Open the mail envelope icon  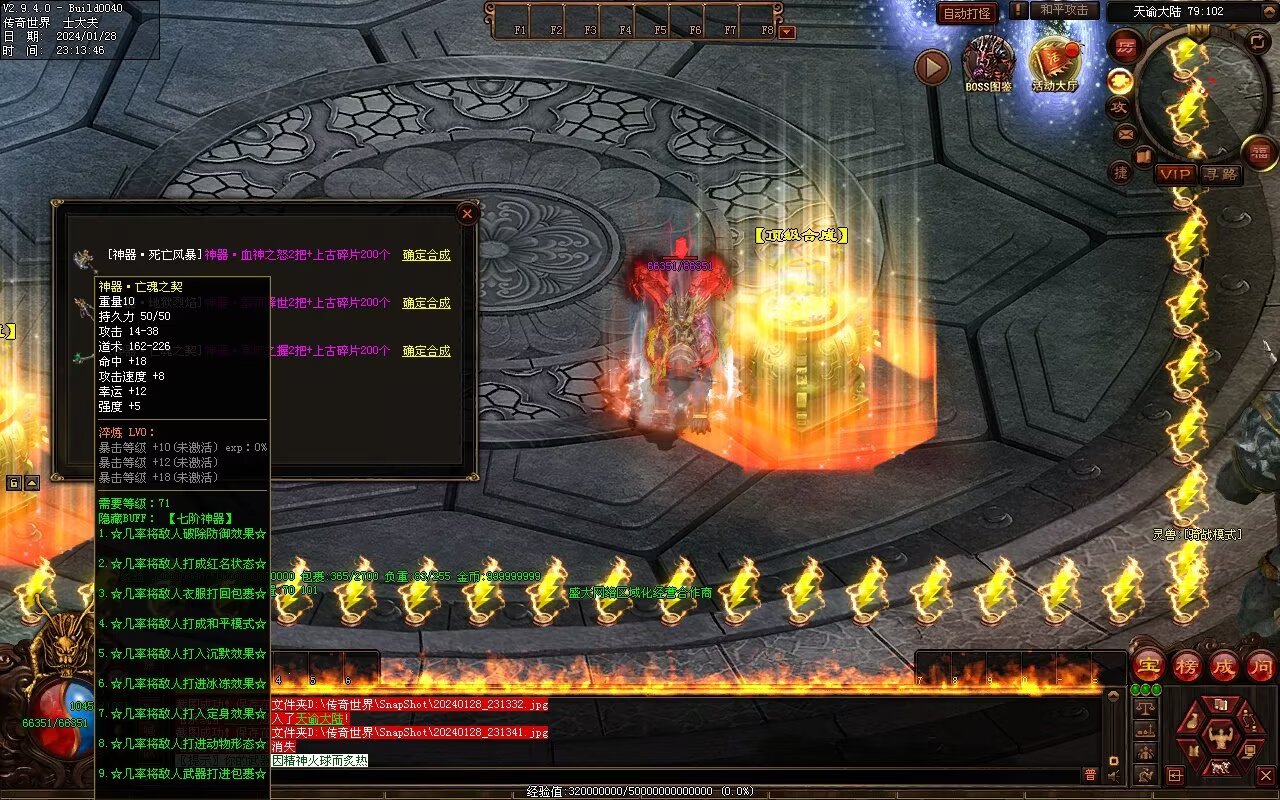1126,133
